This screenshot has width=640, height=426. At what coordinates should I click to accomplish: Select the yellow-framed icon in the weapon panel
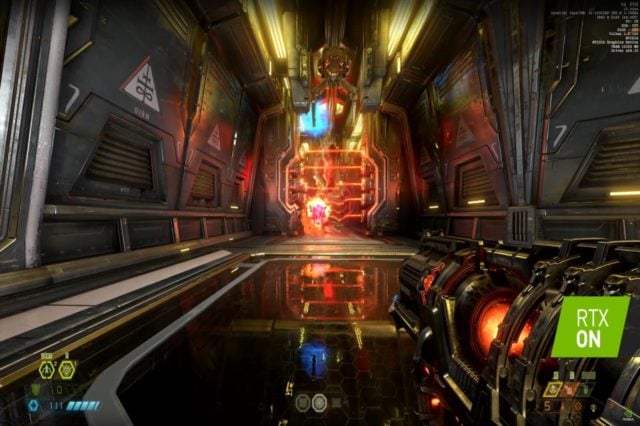tap(553, 389)
